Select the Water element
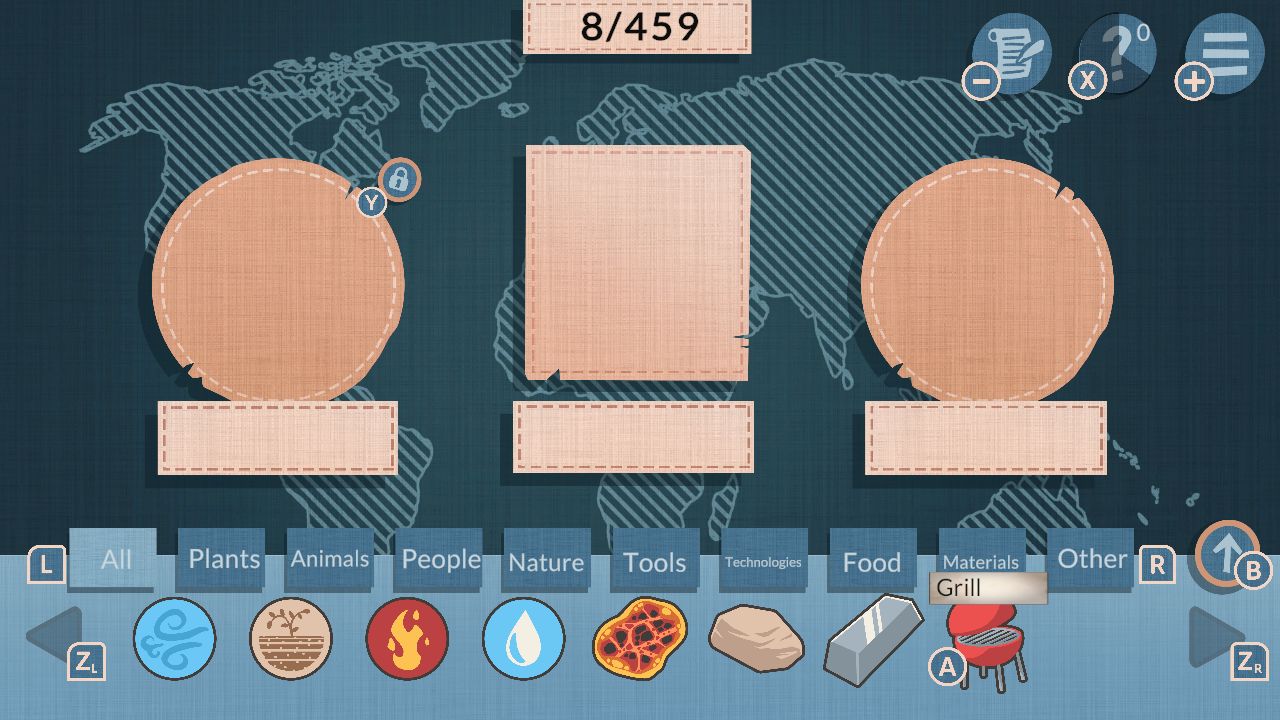The width and height of the screenshot is (1280, 720). pyautogui.click(x=523, y=640)
